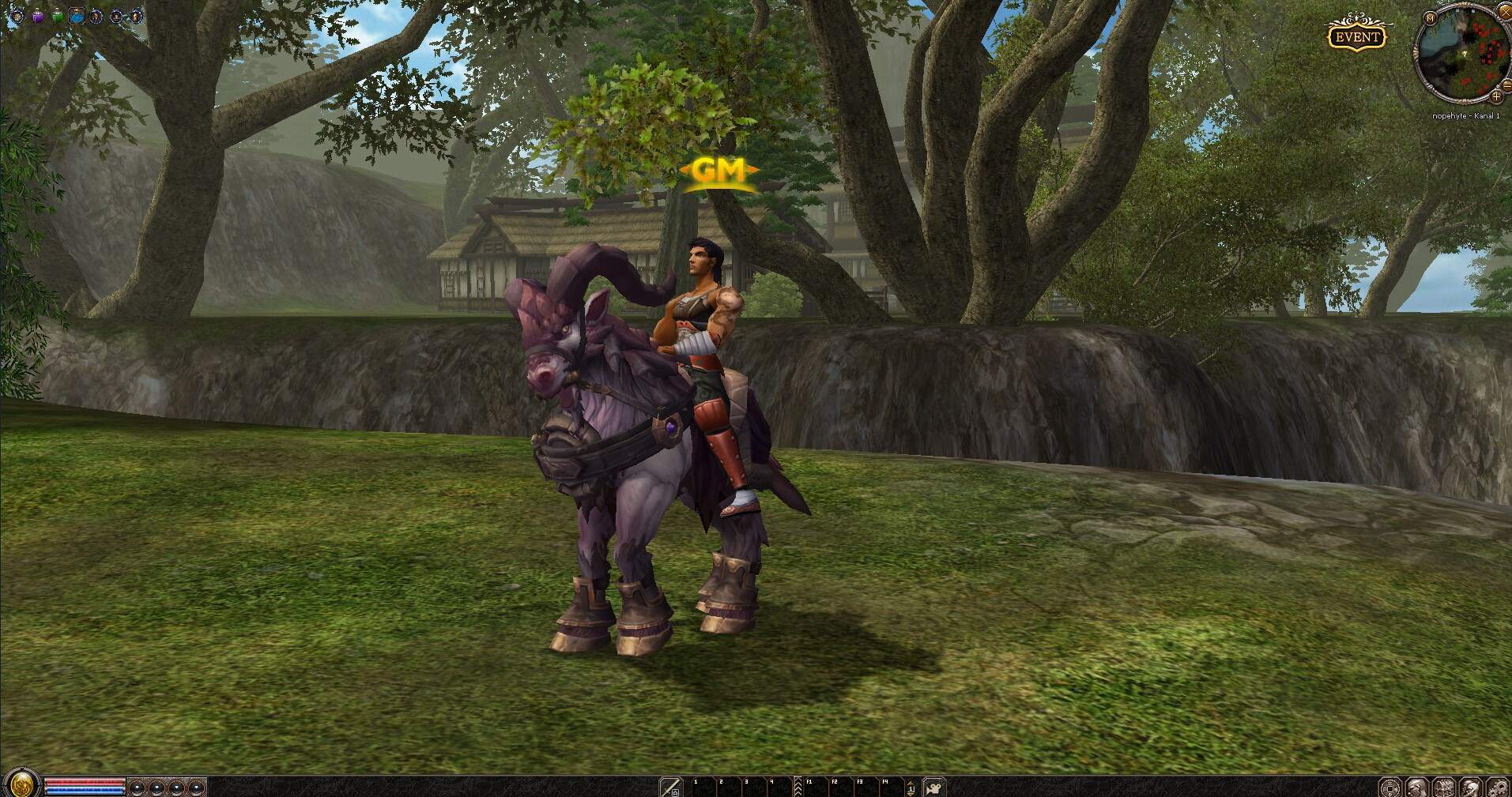Click the channel label nopehyte - Kanal 1
This screenshot has height=797, width=1512.
(x=1466, y=116)
